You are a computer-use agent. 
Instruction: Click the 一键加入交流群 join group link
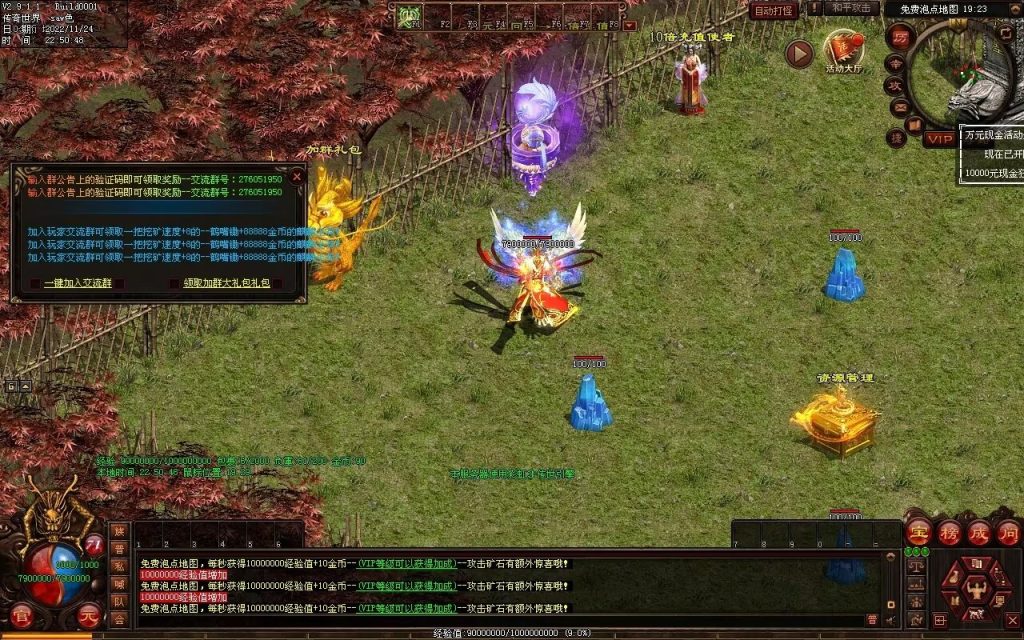[77, 283]
